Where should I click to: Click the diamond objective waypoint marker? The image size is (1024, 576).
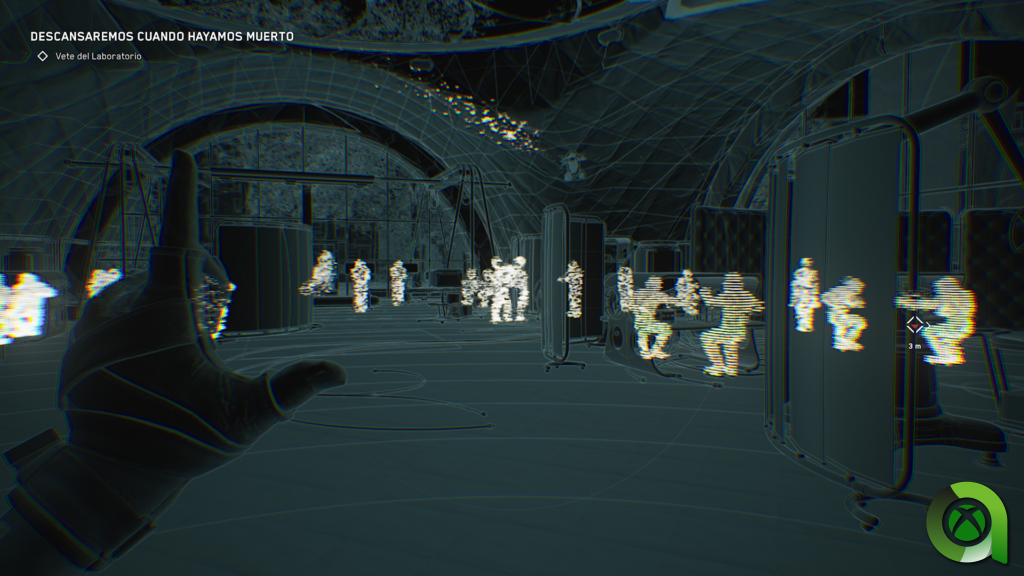click(914, 324)
